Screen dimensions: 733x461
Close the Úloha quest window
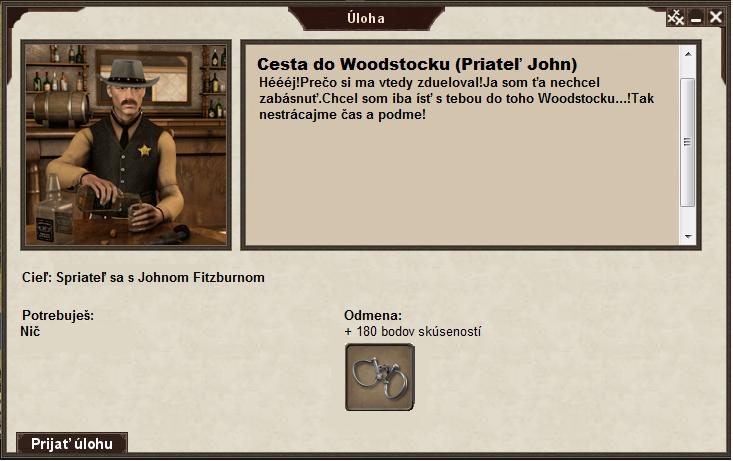pos(716,17)
